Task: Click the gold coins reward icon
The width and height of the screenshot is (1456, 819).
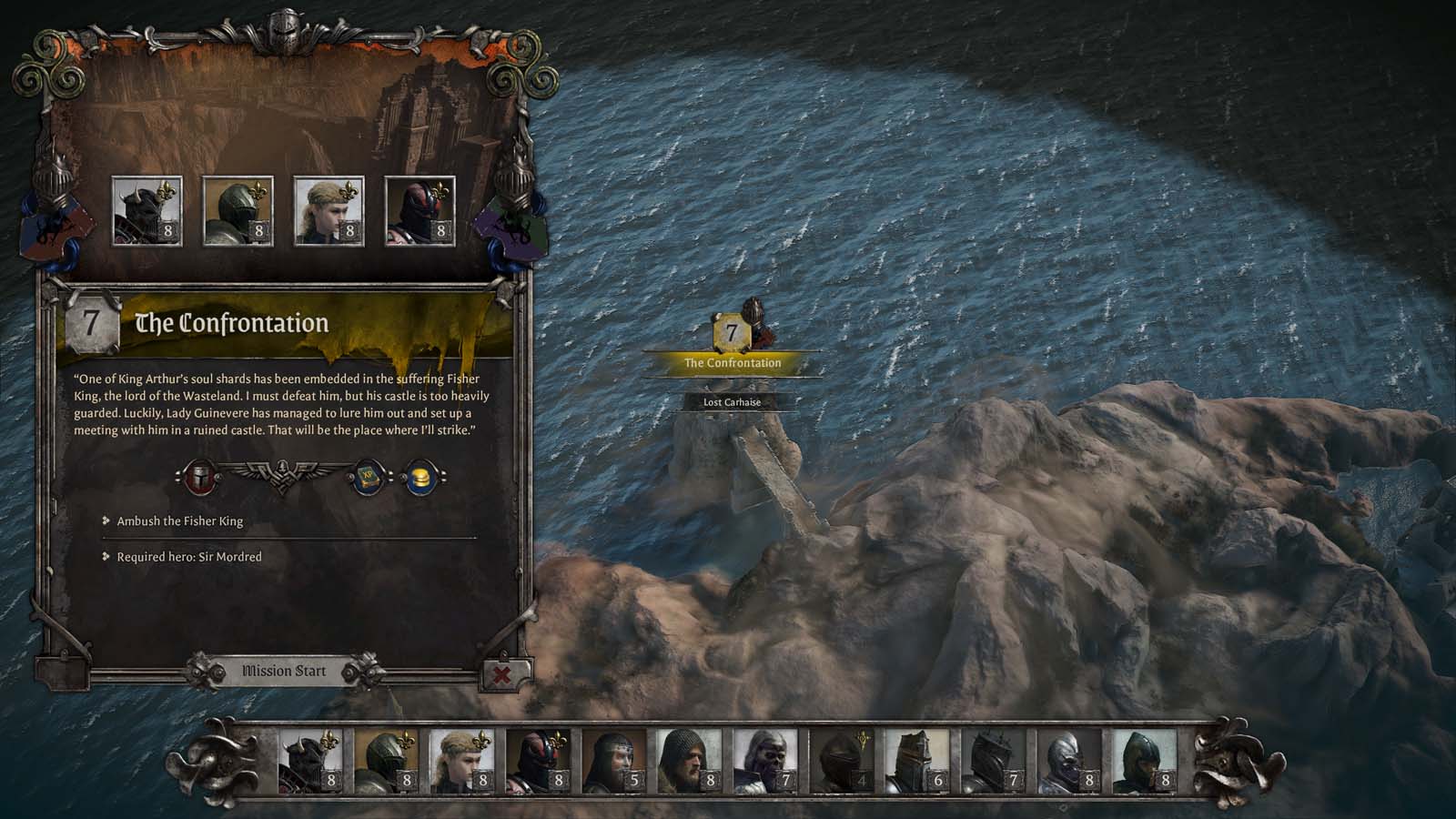Action: pyautogui.click(x=420, y=477)
